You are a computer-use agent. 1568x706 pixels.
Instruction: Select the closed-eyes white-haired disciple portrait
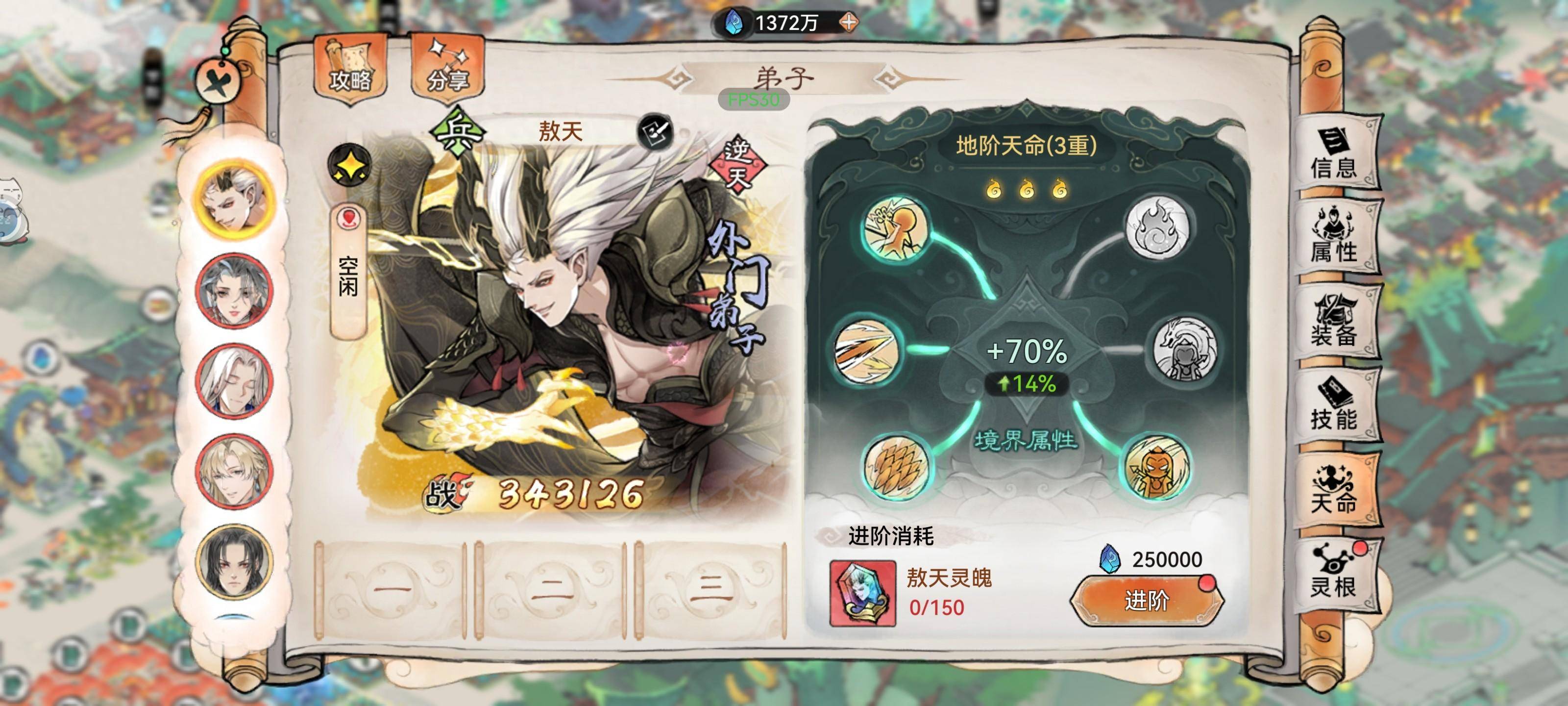tap(233, 381)
